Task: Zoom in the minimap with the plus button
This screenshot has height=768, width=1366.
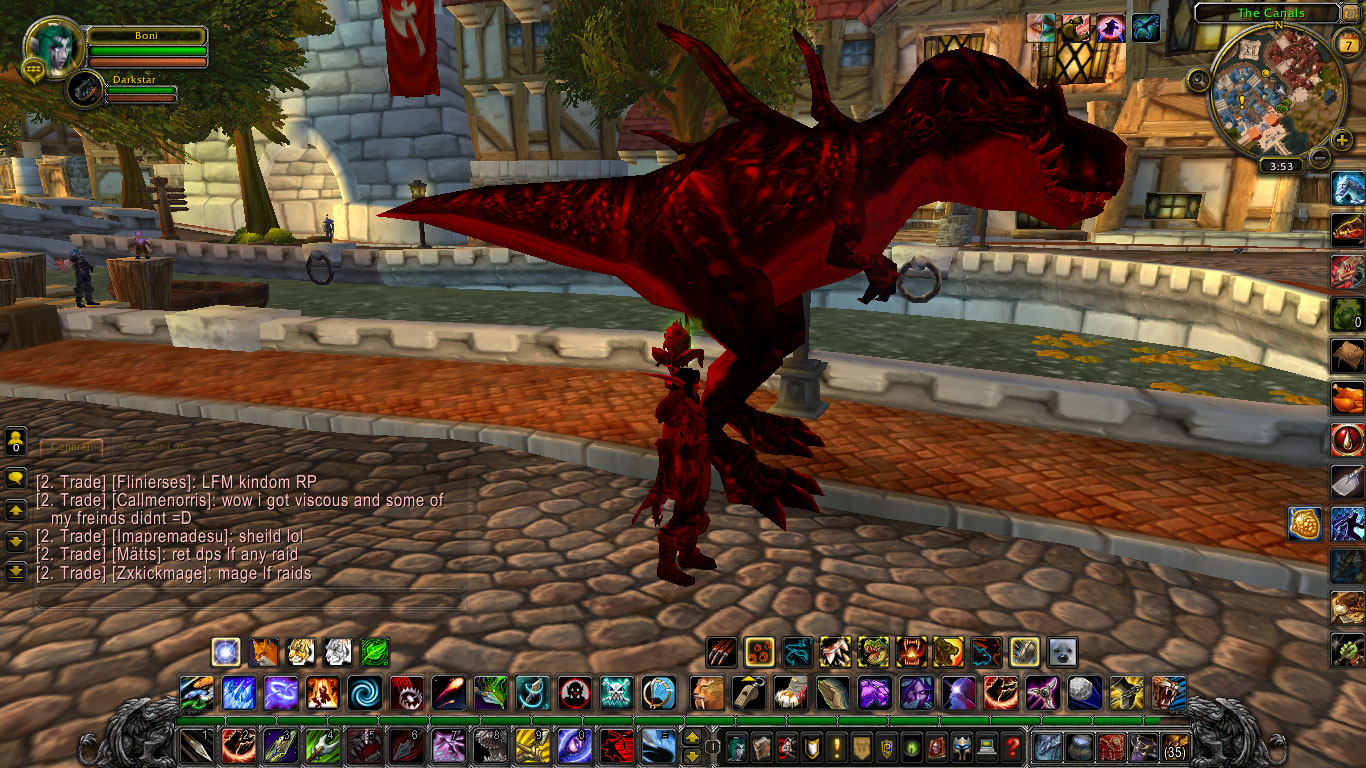Action: (x=1341, y=139)
